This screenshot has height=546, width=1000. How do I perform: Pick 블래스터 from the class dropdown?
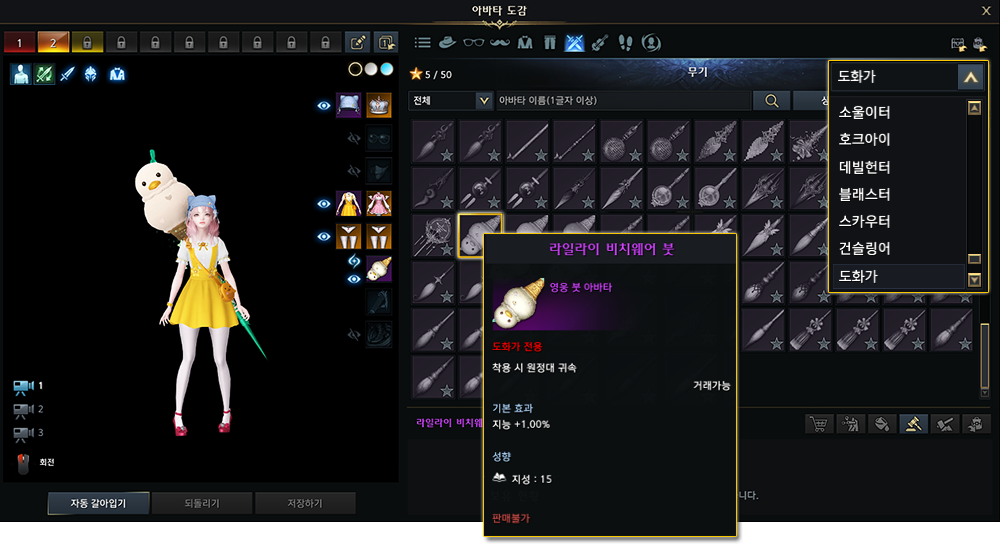point(864,194)
